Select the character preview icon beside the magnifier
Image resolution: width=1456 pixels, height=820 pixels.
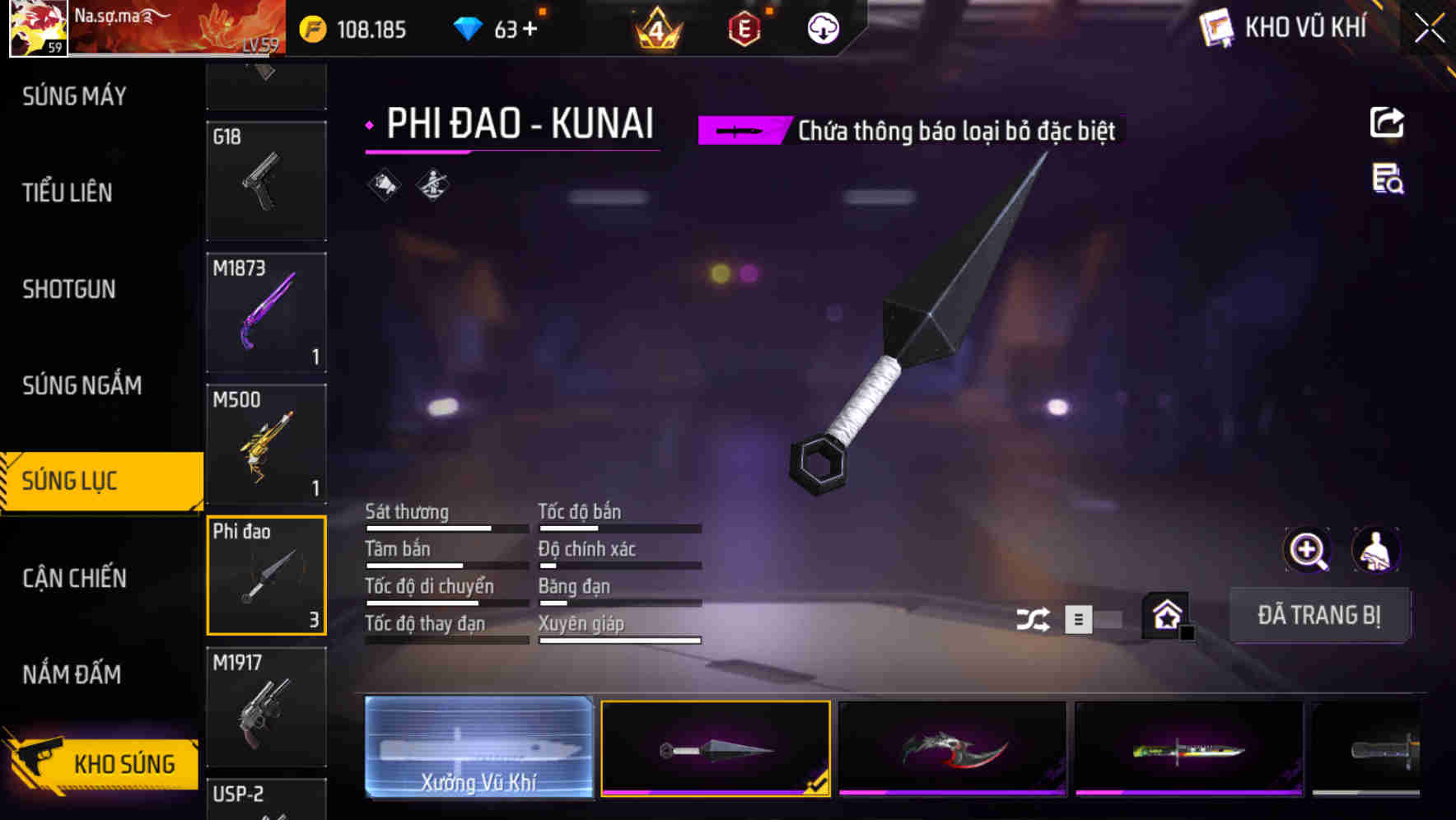tap(1377, 550)
